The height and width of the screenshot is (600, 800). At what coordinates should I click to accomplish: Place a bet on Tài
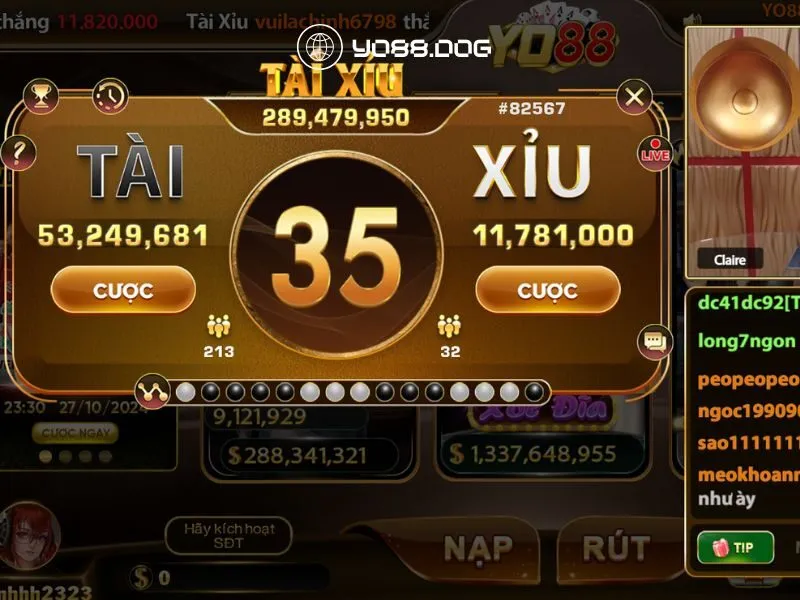coord(123,290)
